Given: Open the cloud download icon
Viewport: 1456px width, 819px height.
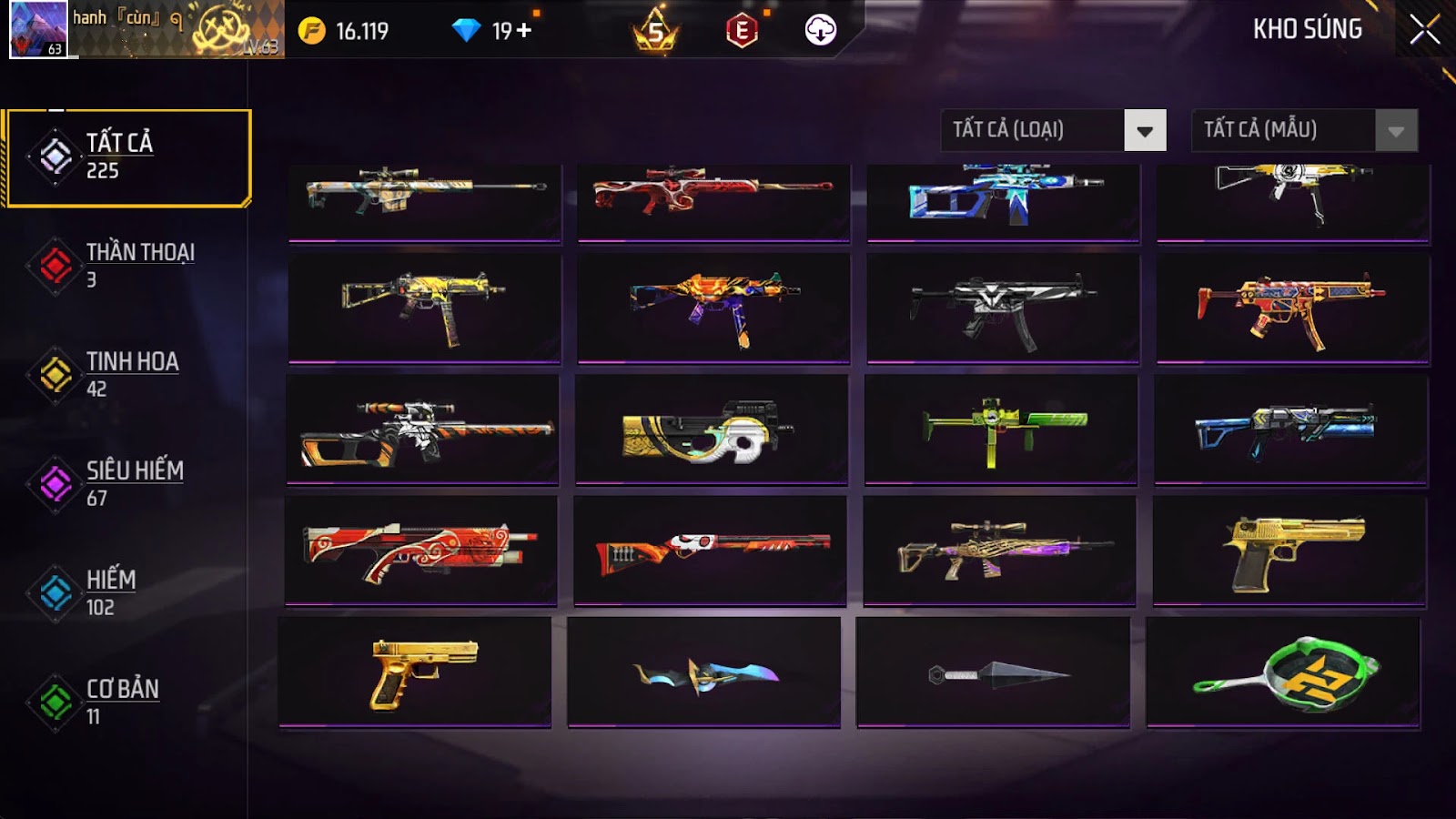Looking at the screenshot, I should click(x=820, y=30).
